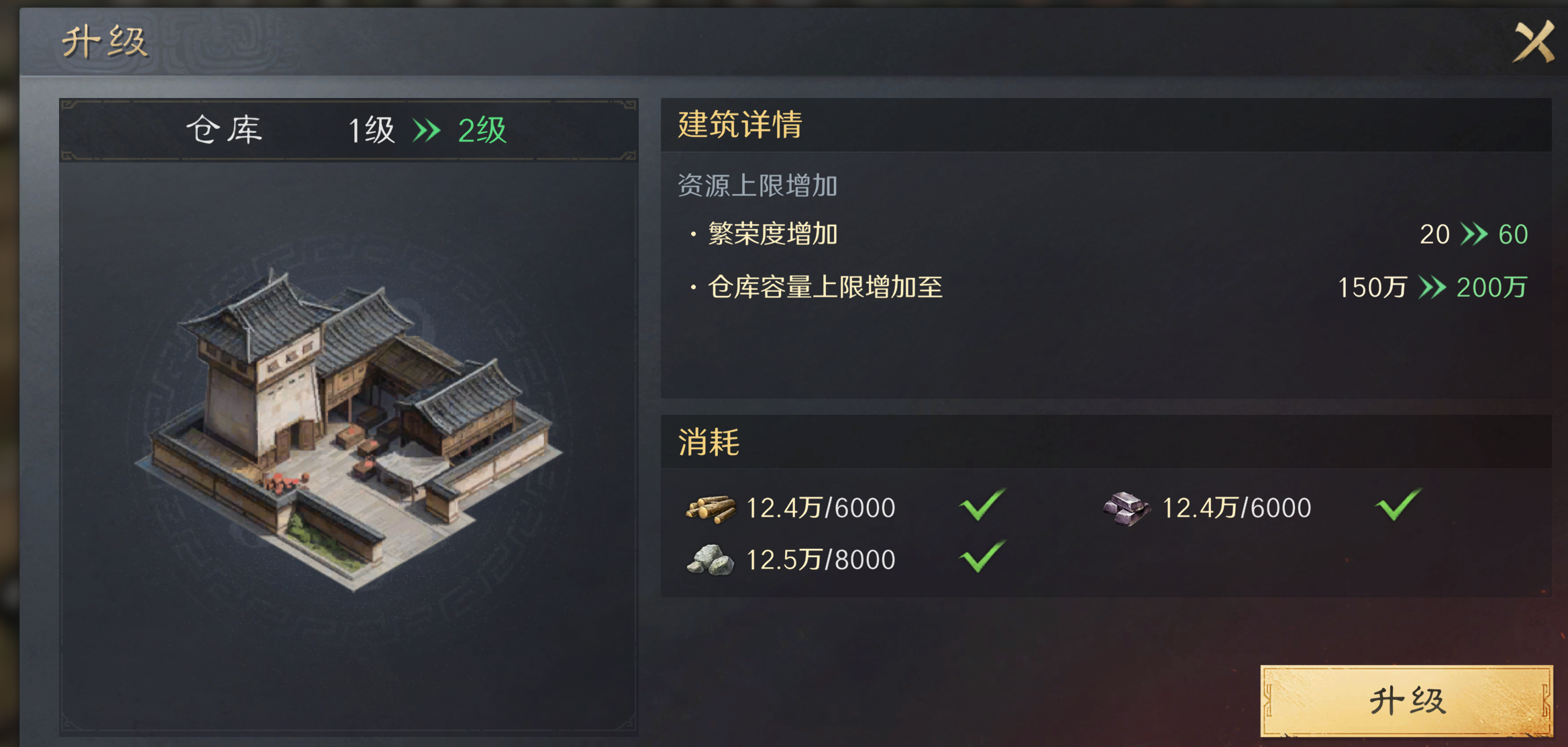Click the 12.5万/8000 stone cost text

[x=820, y=558]
